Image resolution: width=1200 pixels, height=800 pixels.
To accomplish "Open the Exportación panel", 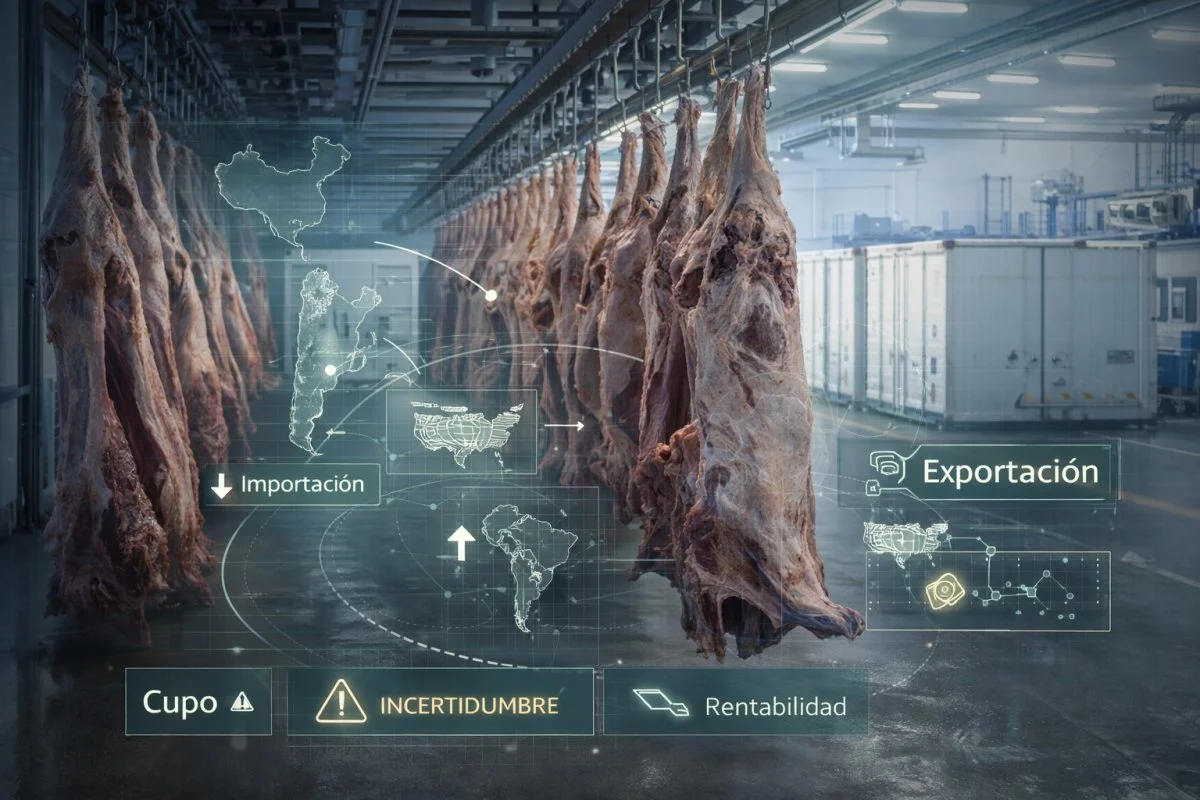I will point(978,472).
